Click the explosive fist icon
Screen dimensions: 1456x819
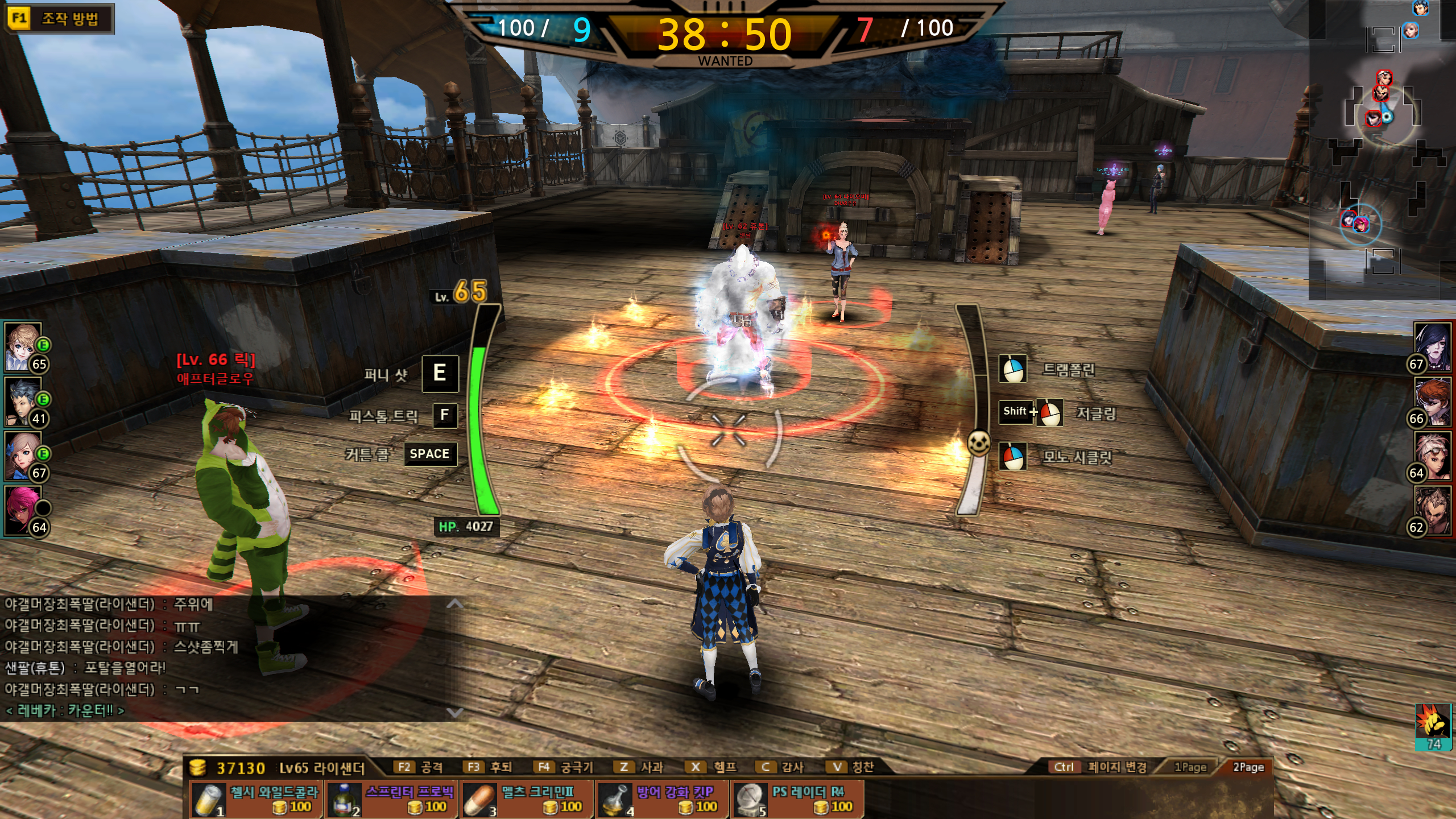(x=1432, y=723)
